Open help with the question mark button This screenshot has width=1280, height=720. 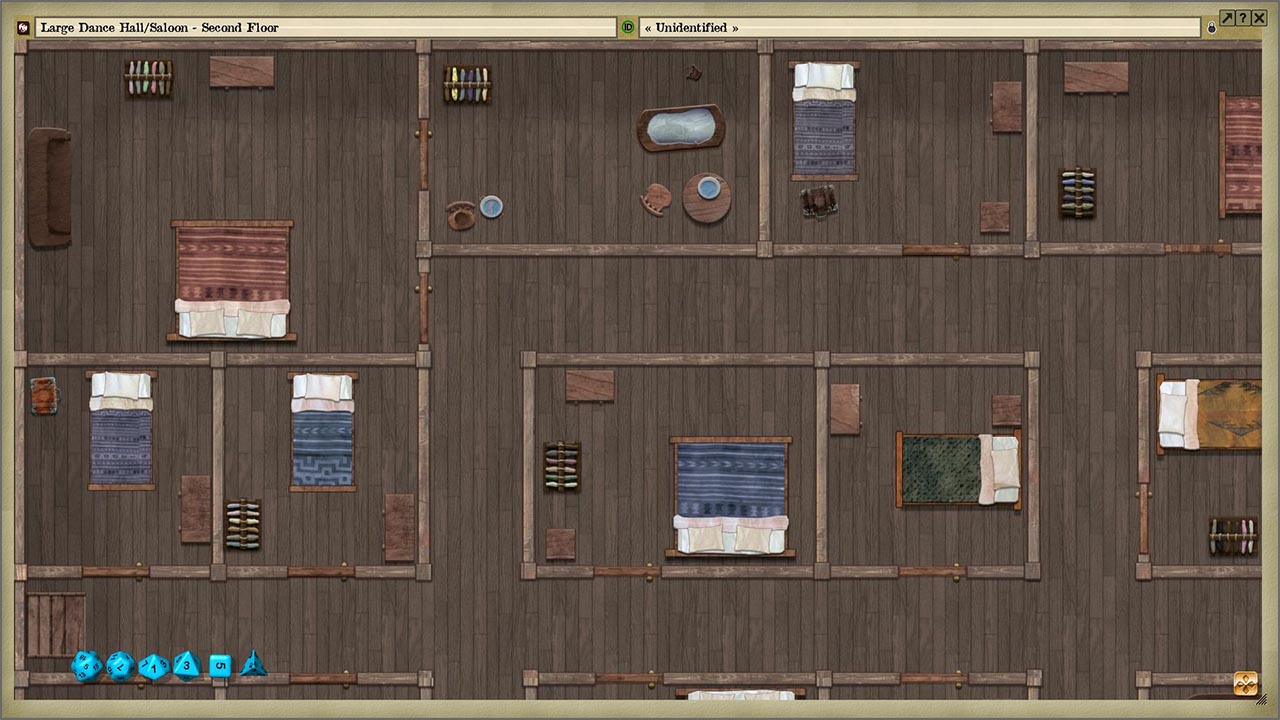tap(1243, 17)
